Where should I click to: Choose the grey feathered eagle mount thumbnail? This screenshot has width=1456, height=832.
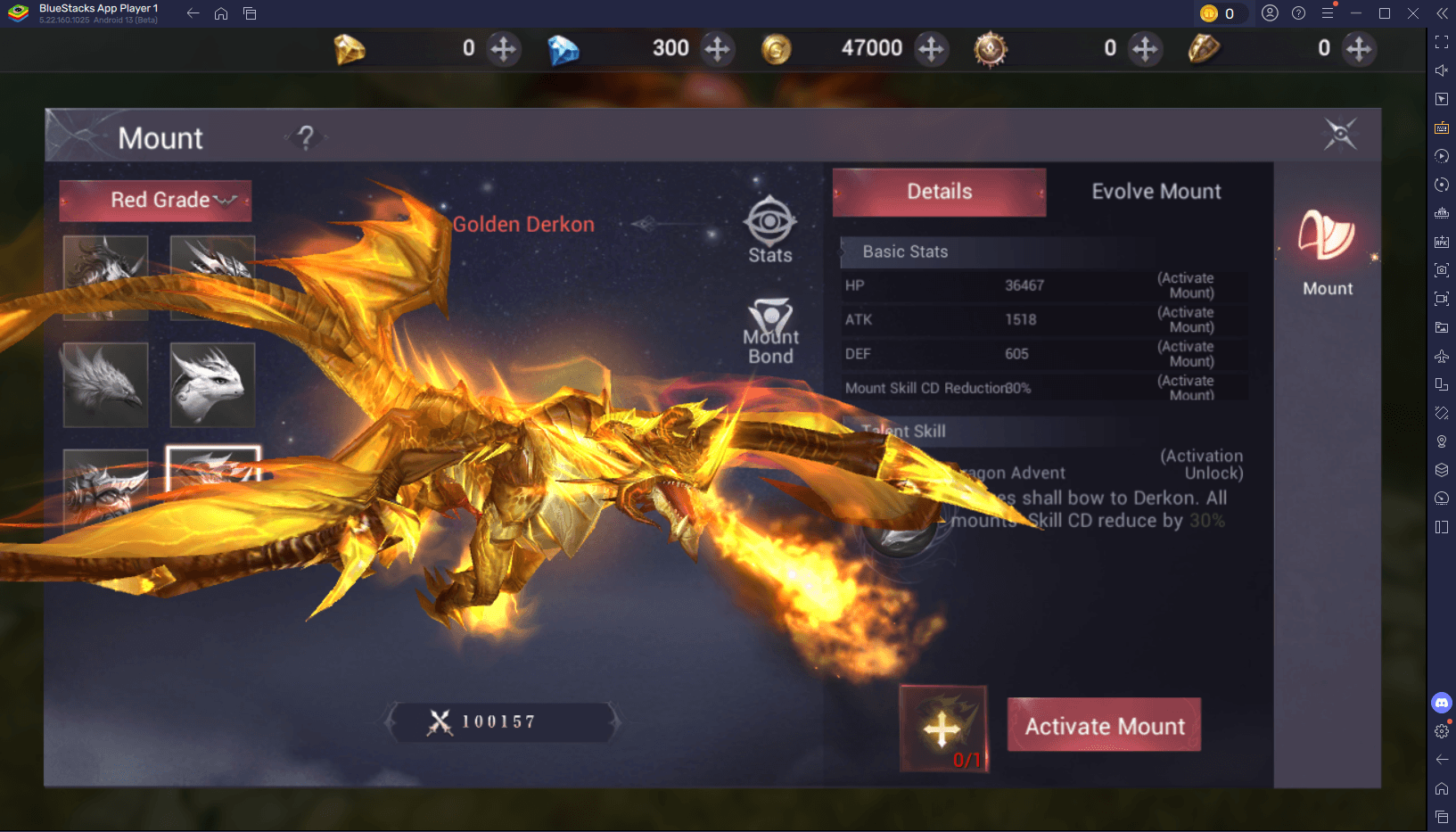(105, 384)
